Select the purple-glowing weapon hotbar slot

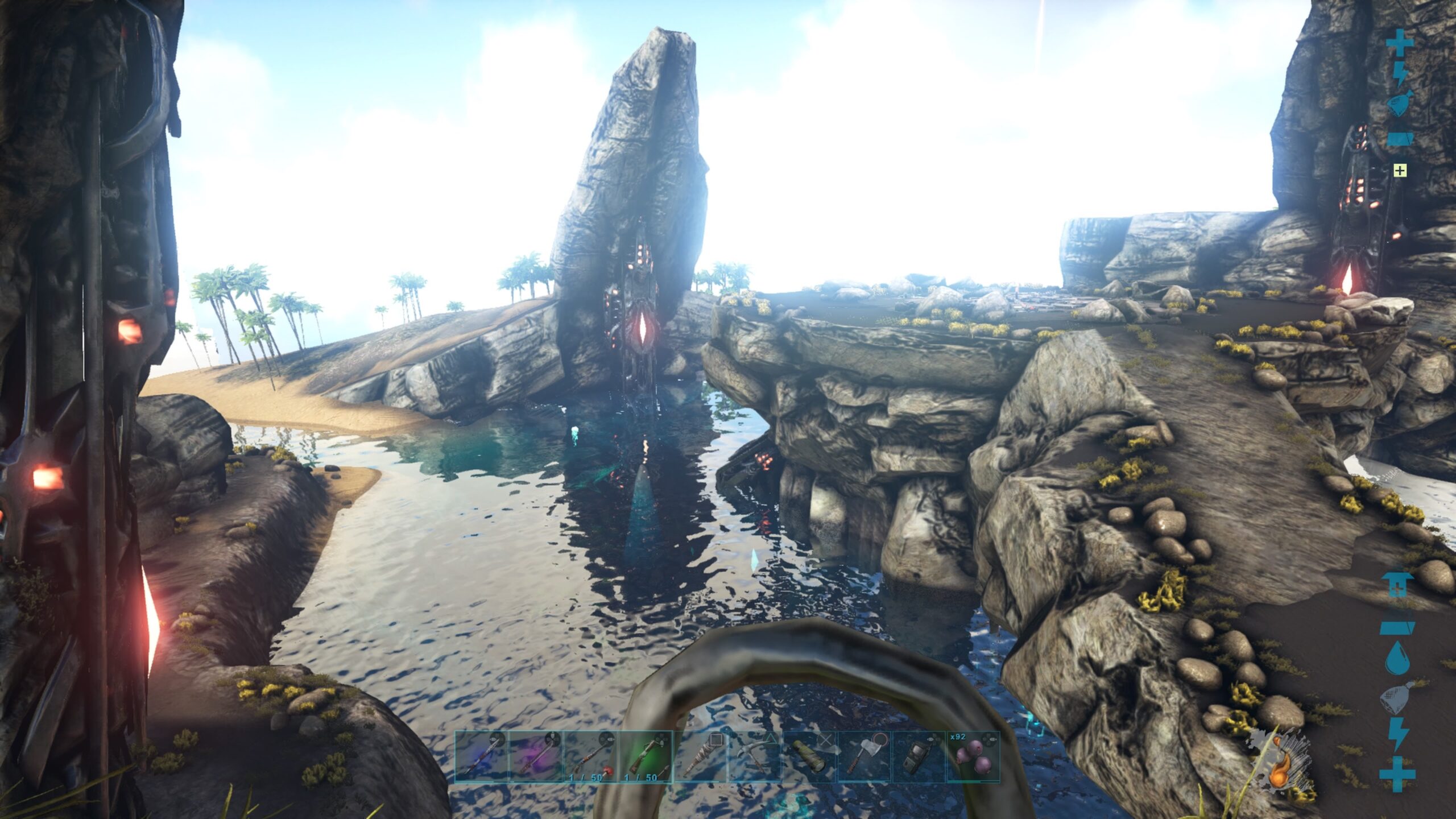tap(536, 756)
